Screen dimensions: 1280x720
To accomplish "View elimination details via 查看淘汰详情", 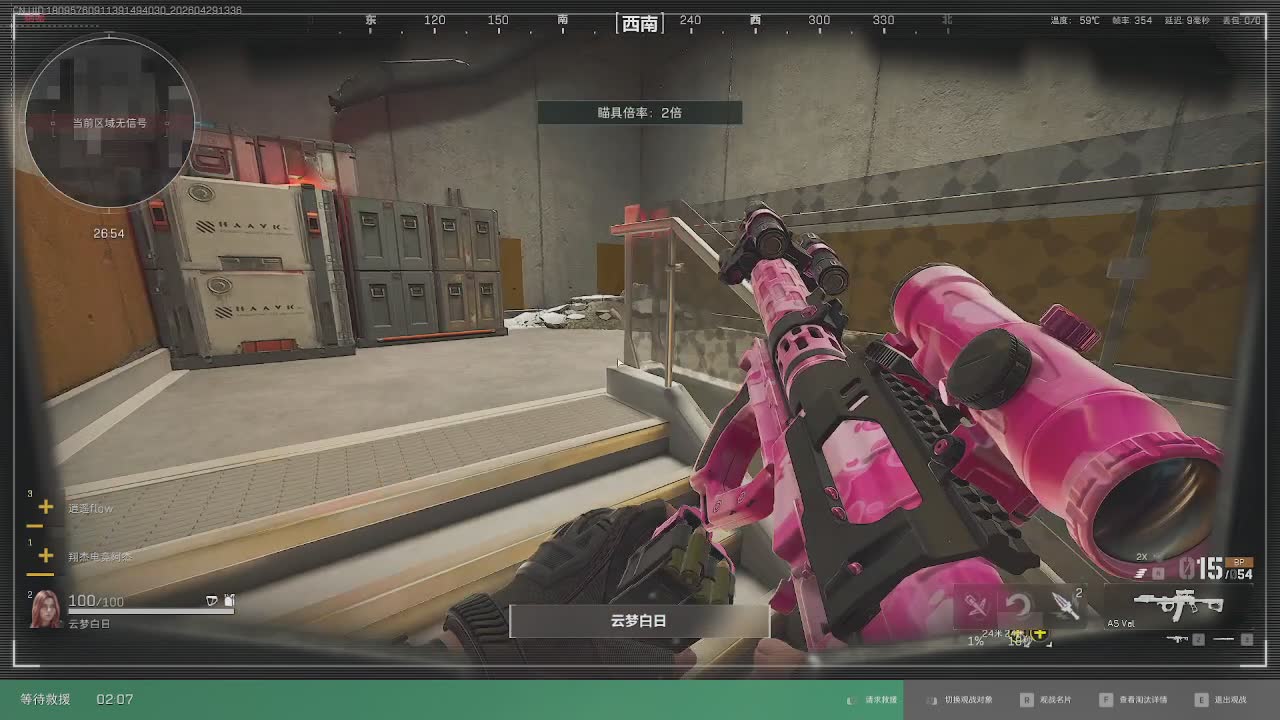I will pos(1134,700).
